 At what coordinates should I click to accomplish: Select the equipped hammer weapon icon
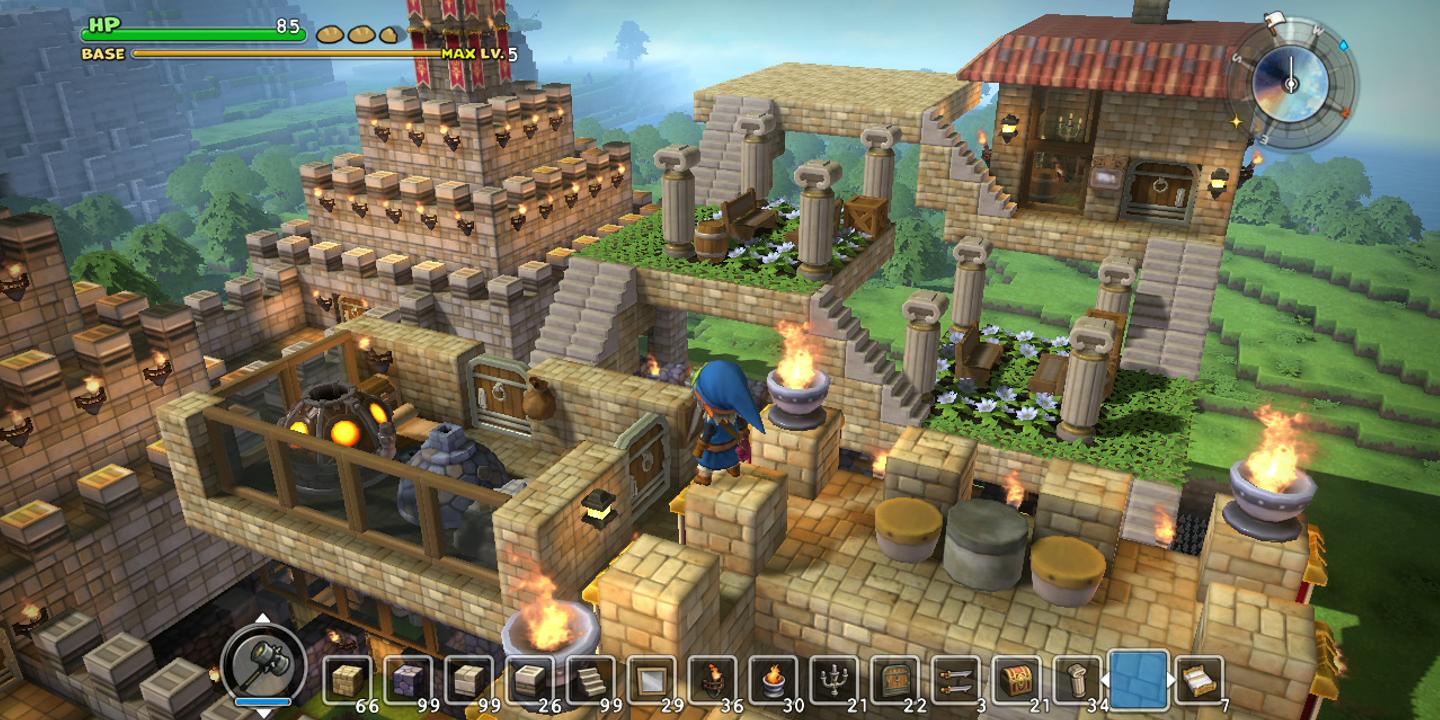point(264,662)
